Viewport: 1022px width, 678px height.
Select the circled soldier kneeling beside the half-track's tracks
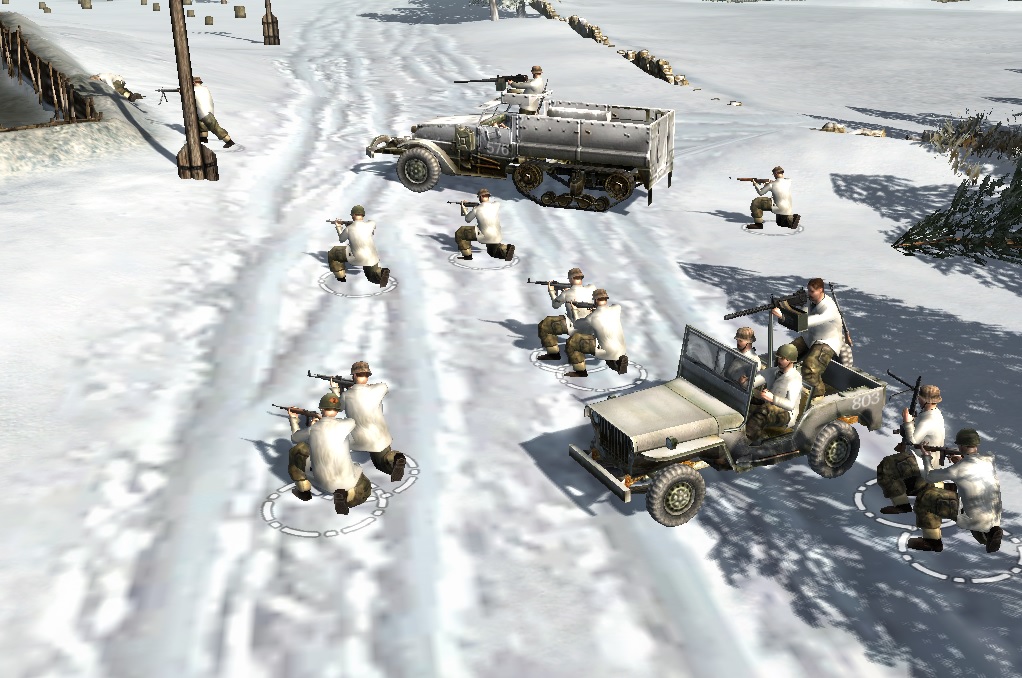click(485, 225)
